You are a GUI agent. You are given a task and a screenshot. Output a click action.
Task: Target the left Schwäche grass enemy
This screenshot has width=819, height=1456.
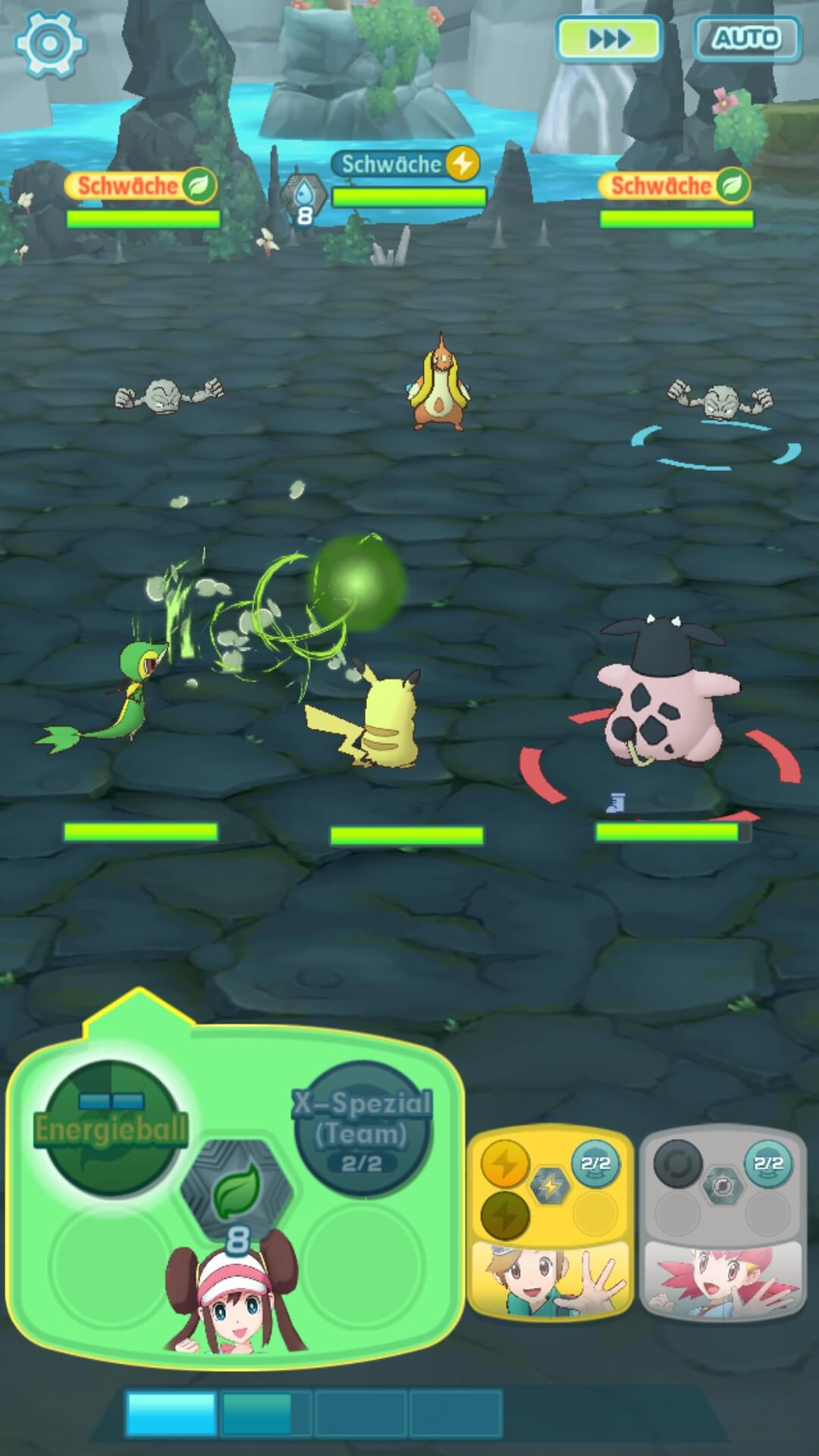(169, 393)
